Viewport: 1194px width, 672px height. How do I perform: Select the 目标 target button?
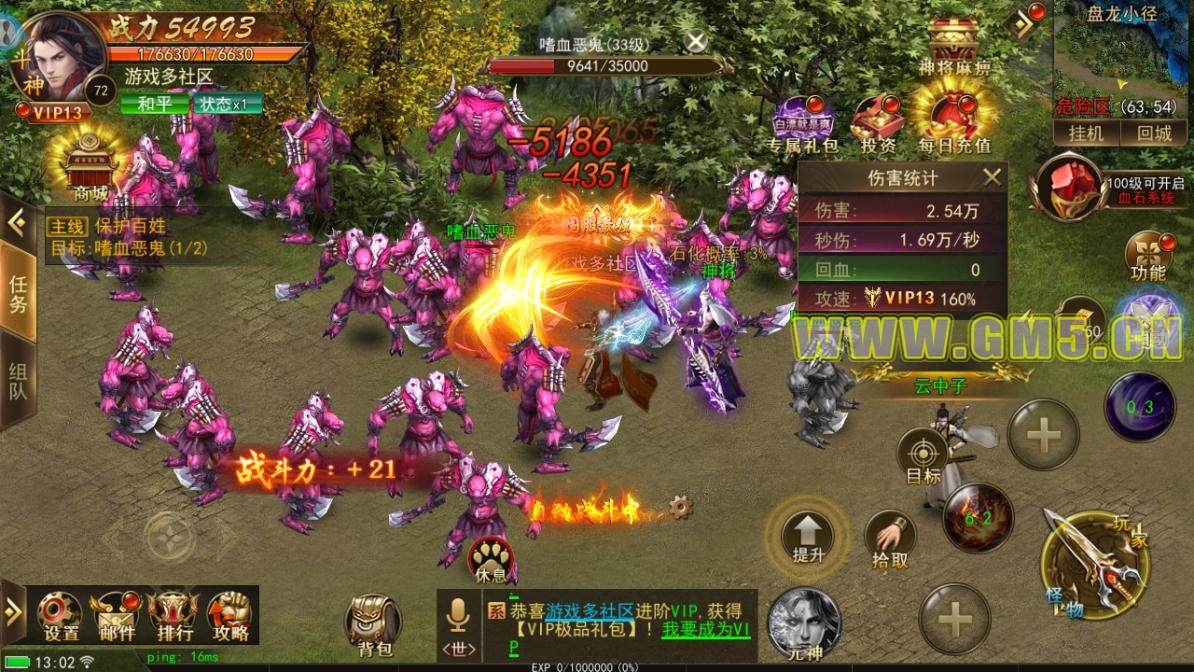(922, 457)
